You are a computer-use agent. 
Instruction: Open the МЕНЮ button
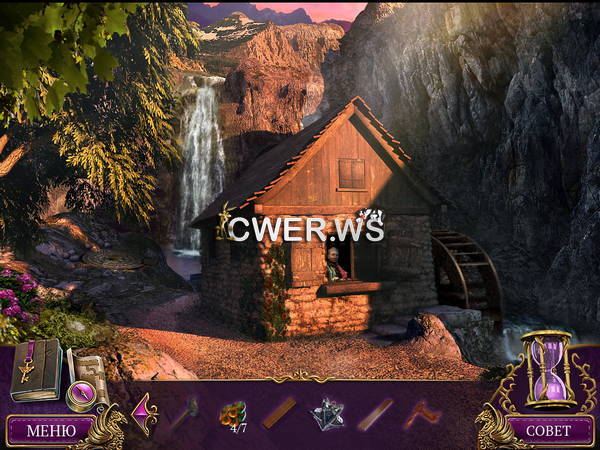pyautogui.click(x=49, y=431)
